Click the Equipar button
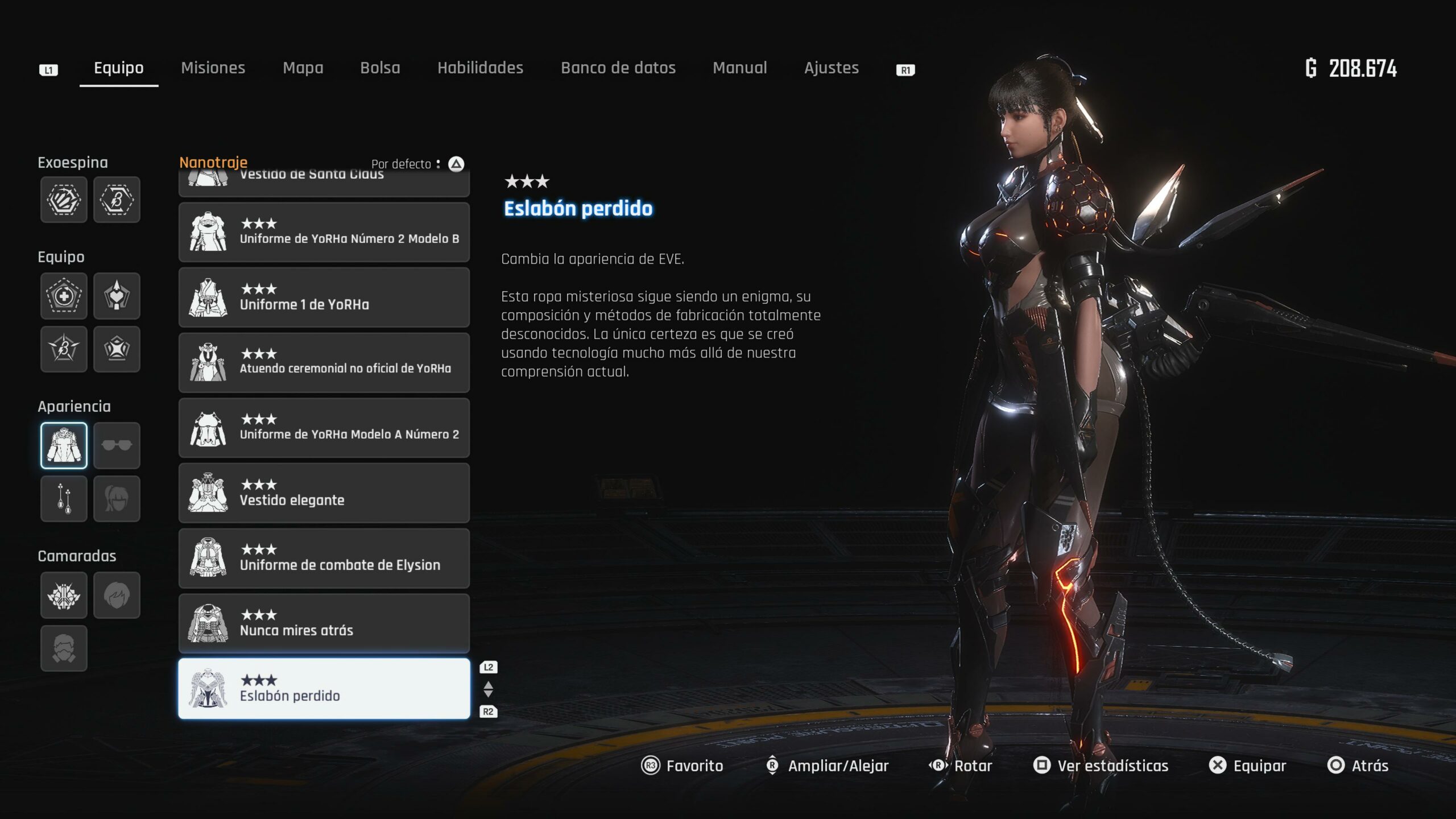Viewport: 1456px width, 819px height. coord(1248,766)
